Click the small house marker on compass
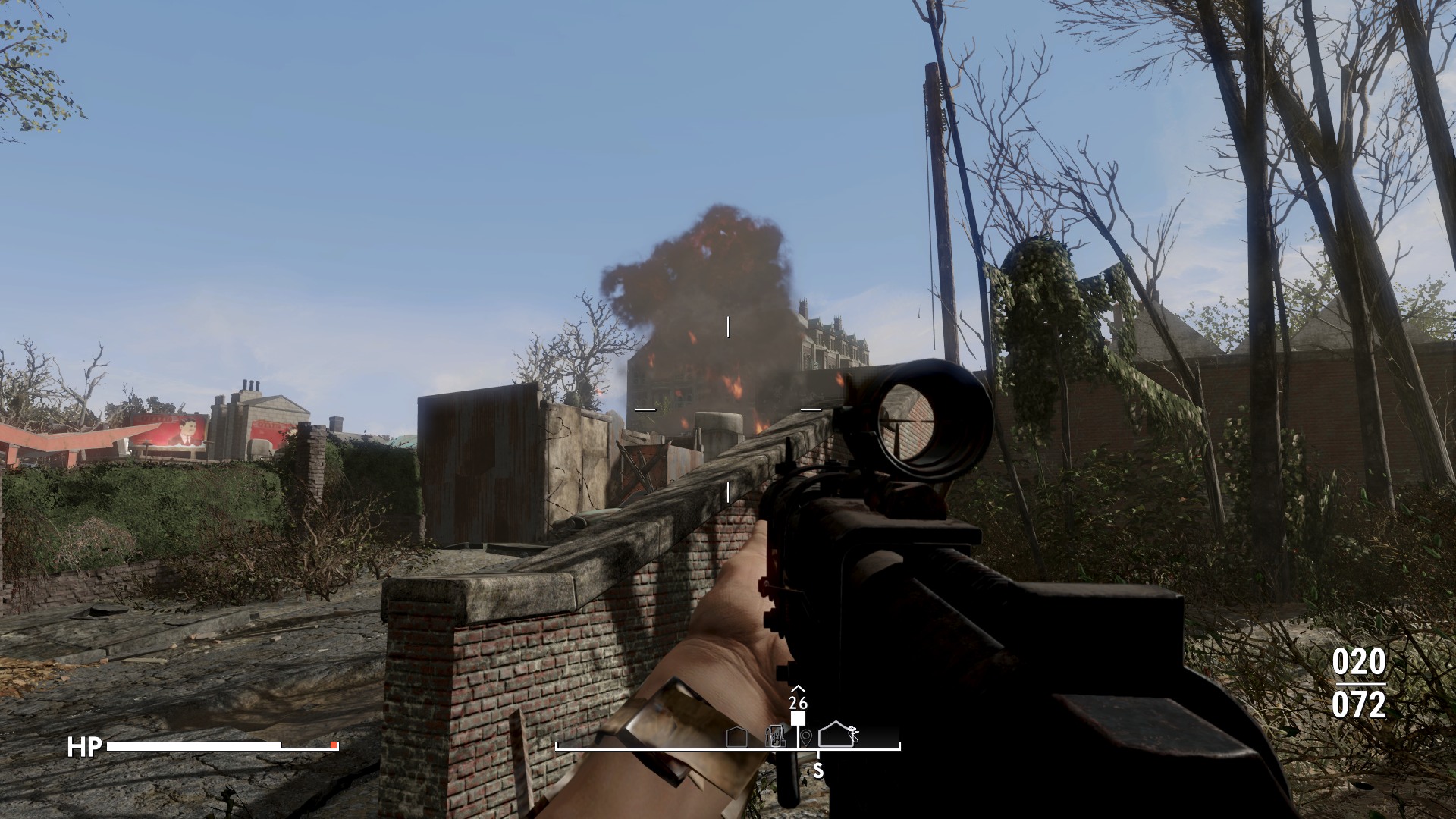This screenshot has height=819, width=1456. [736, 736]
